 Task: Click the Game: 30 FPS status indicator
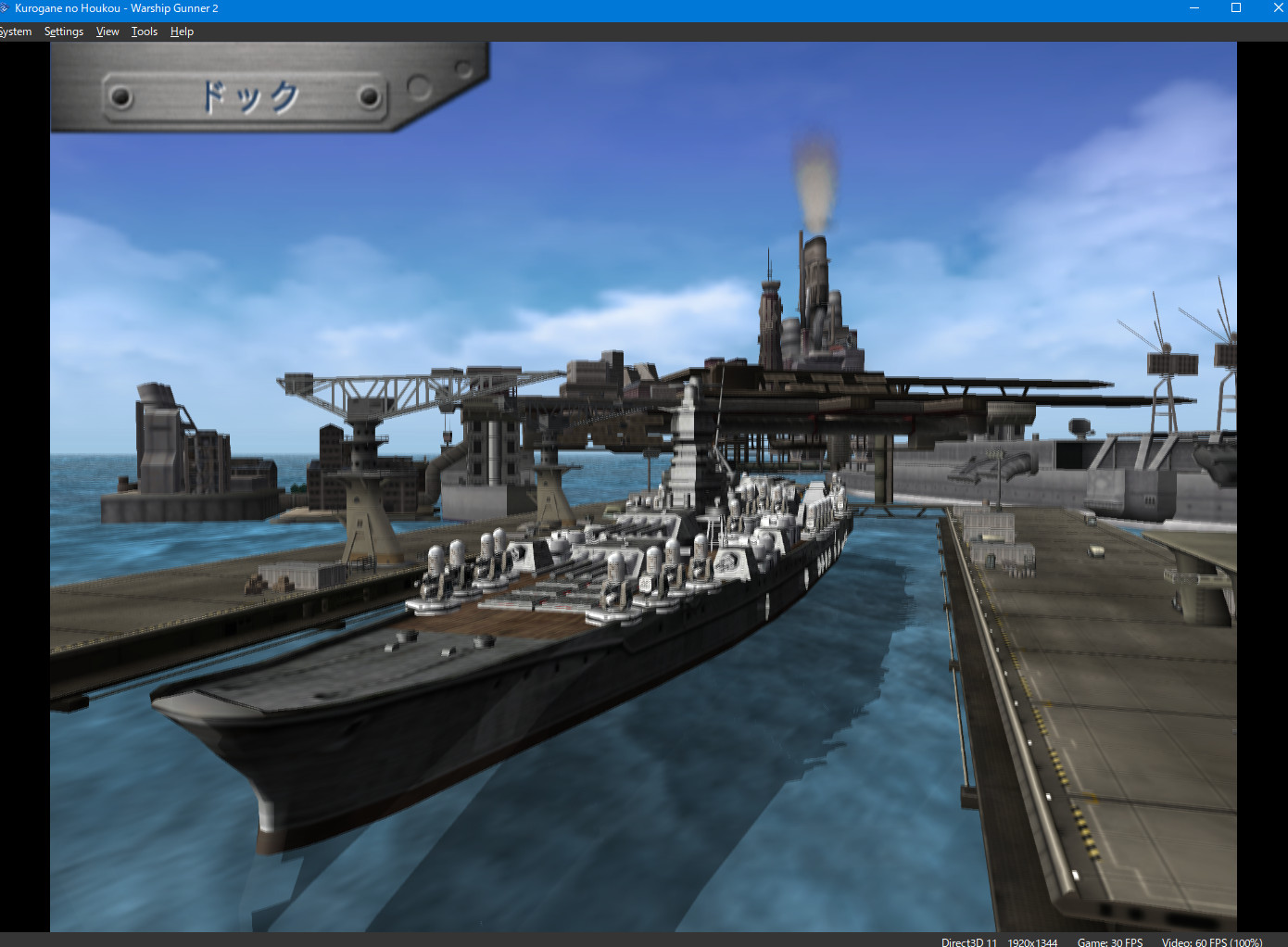pyautogui.click(x=1109, y=941)
